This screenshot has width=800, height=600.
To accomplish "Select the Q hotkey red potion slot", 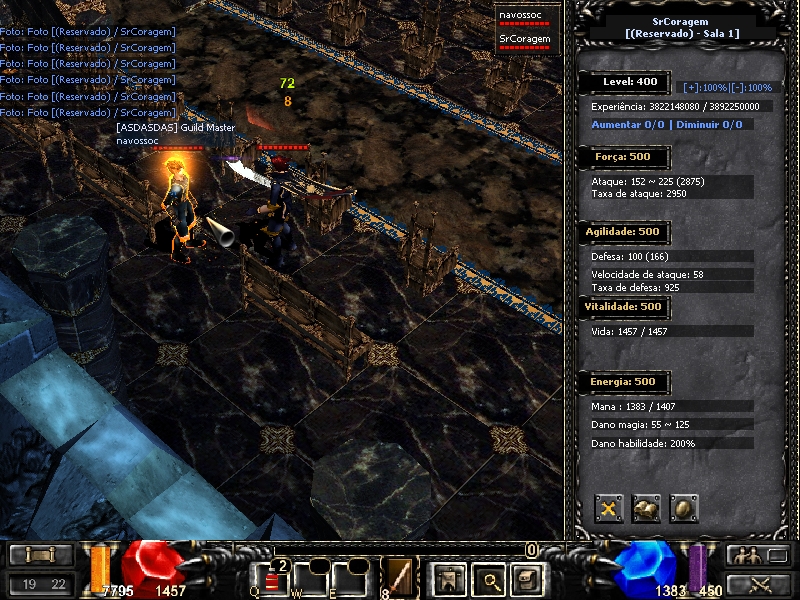I will coord(271,579).
